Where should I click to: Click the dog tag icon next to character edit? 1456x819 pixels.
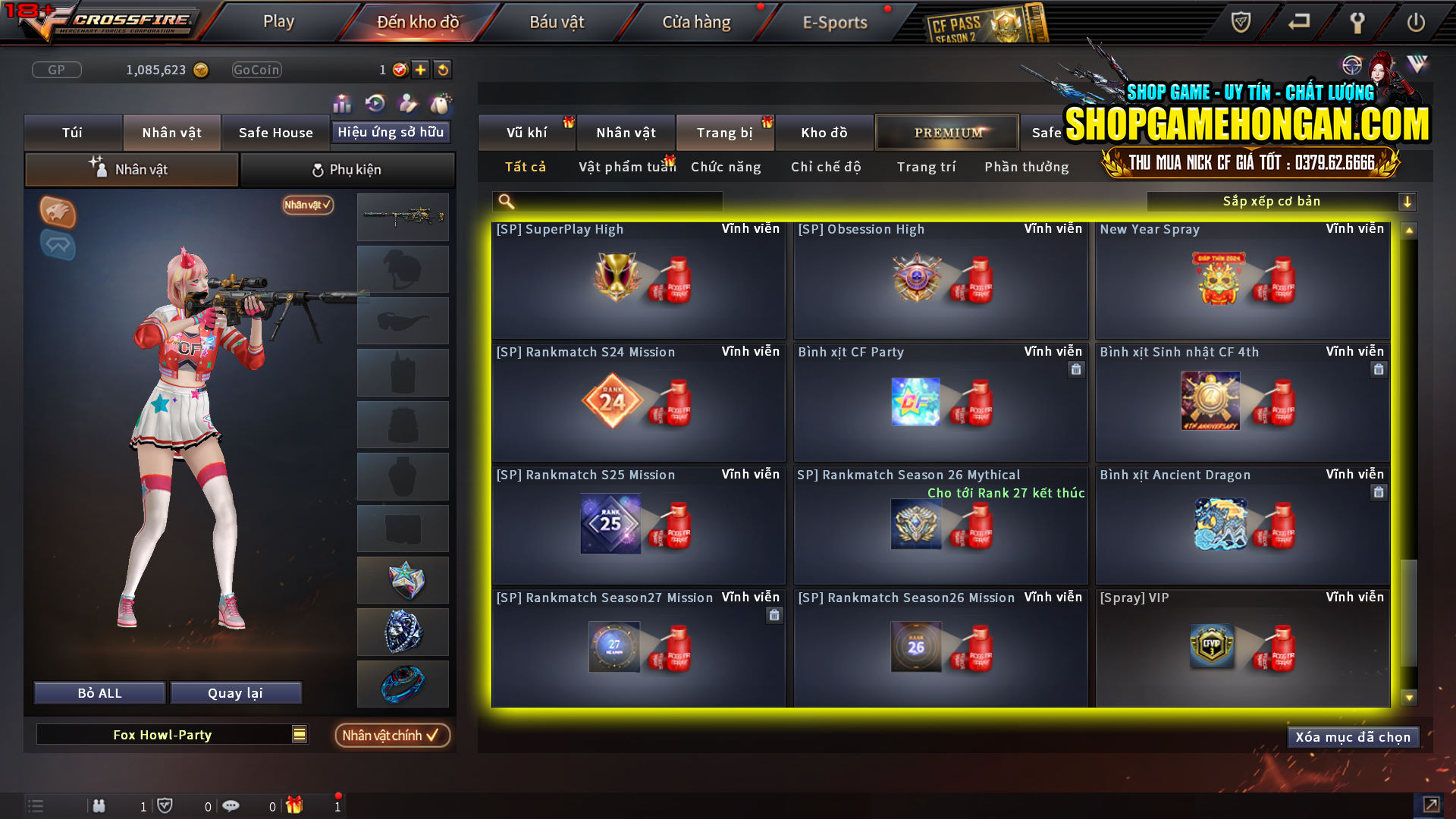[440, 104]
